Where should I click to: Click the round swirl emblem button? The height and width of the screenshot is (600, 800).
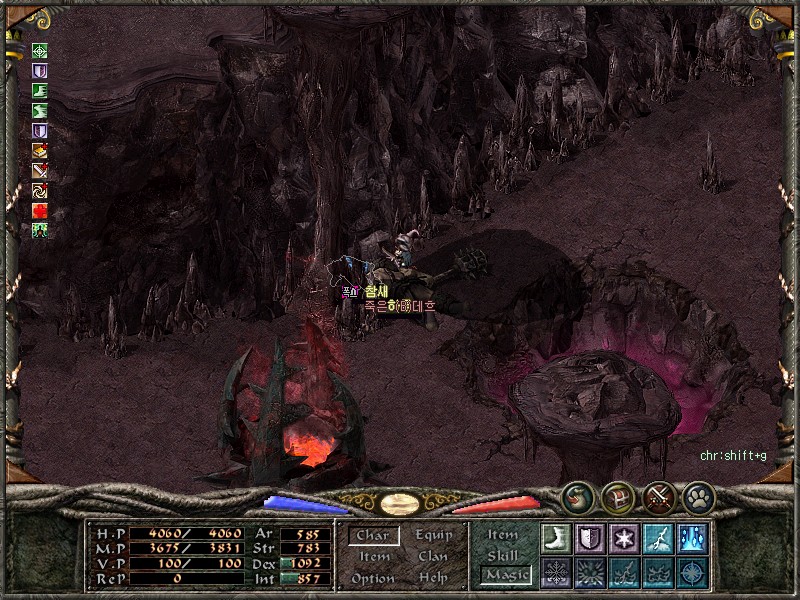pos(577,497)
